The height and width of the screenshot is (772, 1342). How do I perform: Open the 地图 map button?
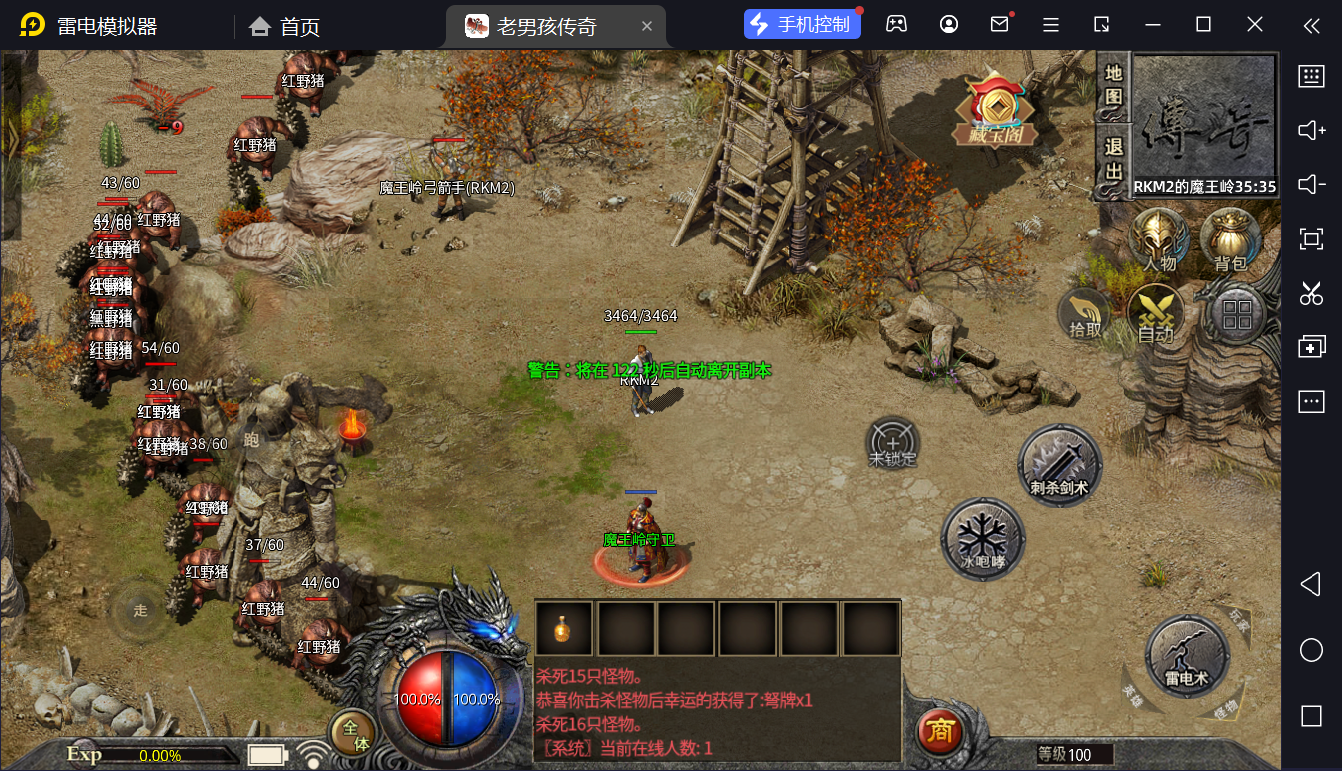click(x=1113, y=87)
